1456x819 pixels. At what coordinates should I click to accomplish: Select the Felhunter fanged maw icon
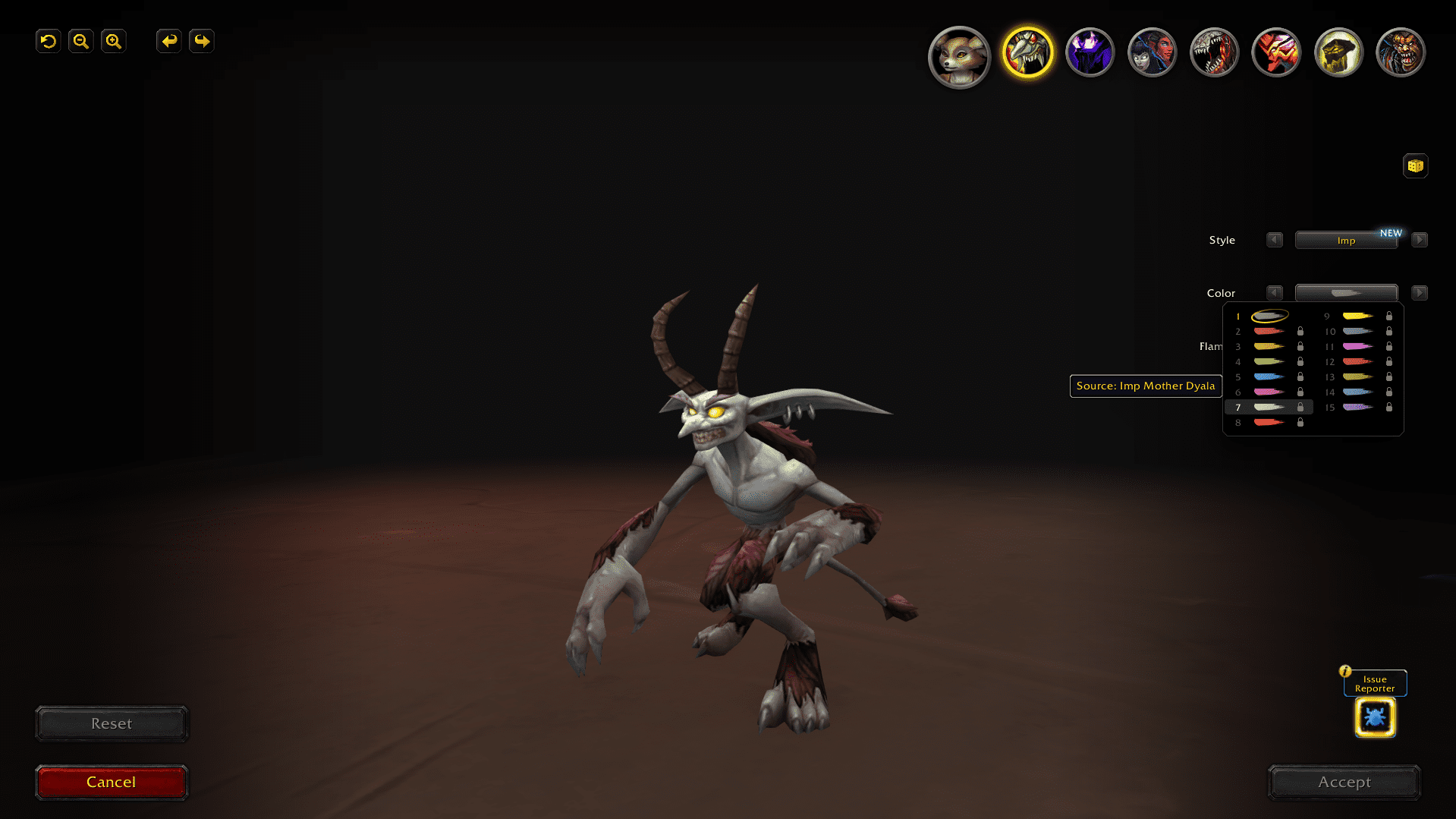tap(1214, 52)
